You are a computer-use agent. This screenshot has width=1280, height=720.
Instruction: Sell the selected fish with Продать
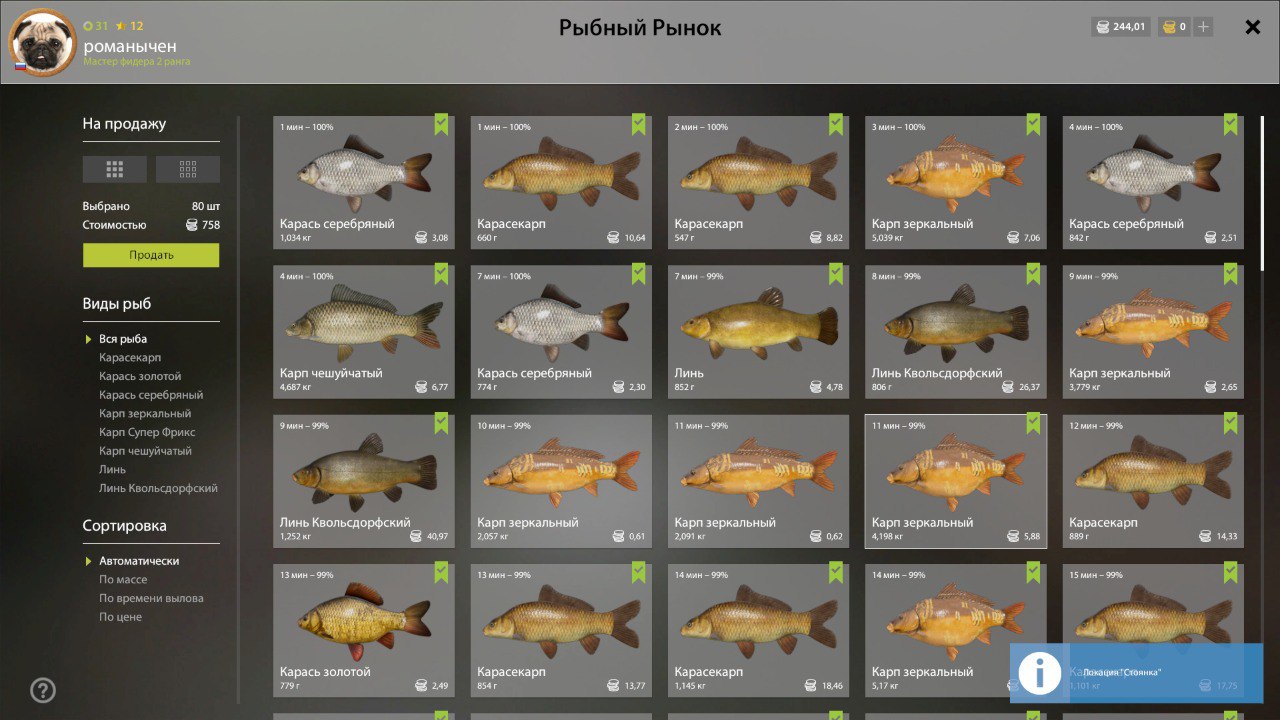(151, 255)
